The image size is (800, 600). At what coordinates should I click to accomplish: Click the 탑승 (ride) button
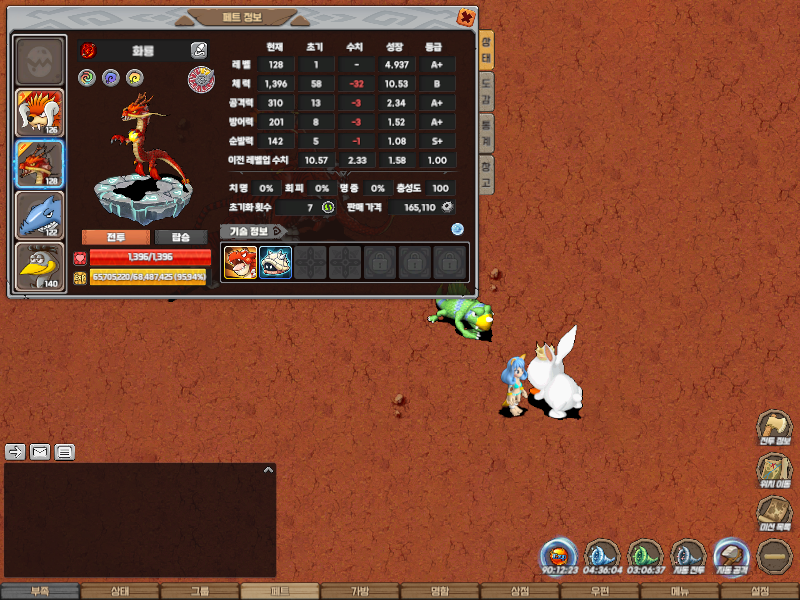[x=181, y=237]
